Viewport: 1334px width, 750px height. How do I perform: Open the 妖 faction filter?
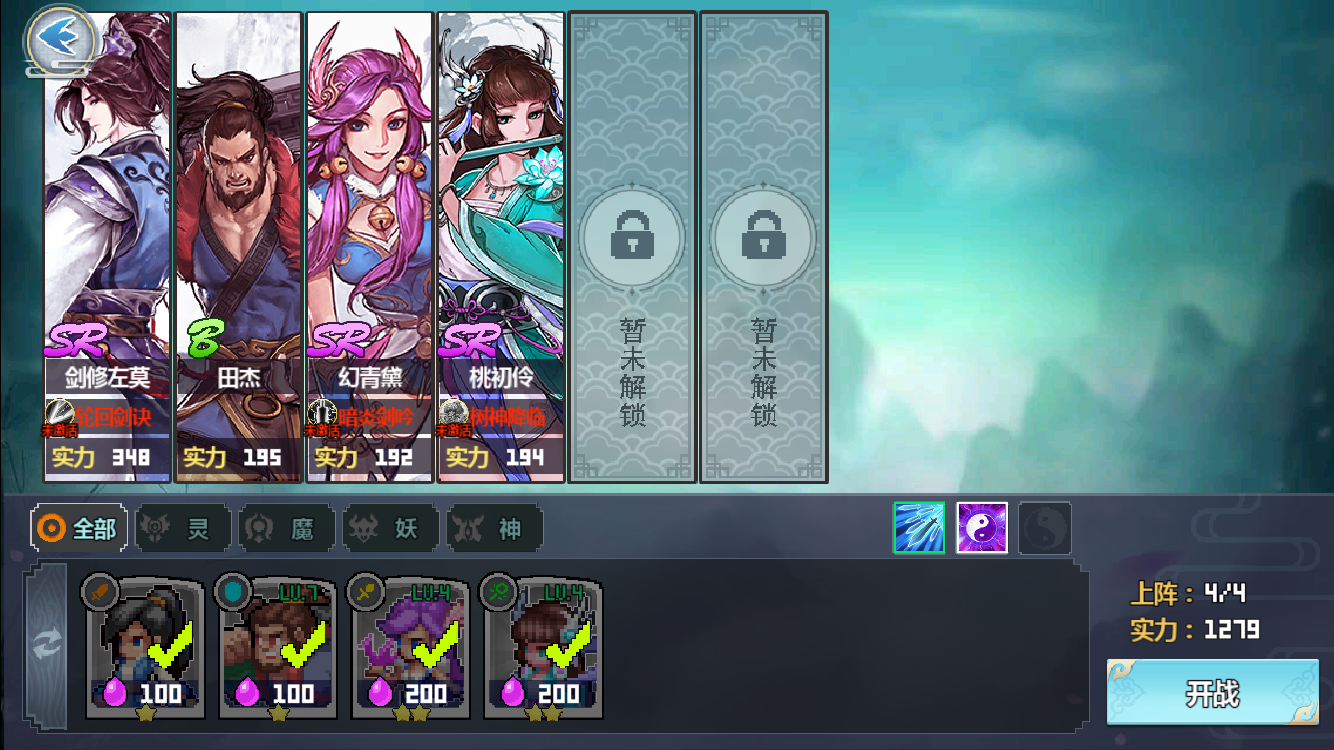390,530
